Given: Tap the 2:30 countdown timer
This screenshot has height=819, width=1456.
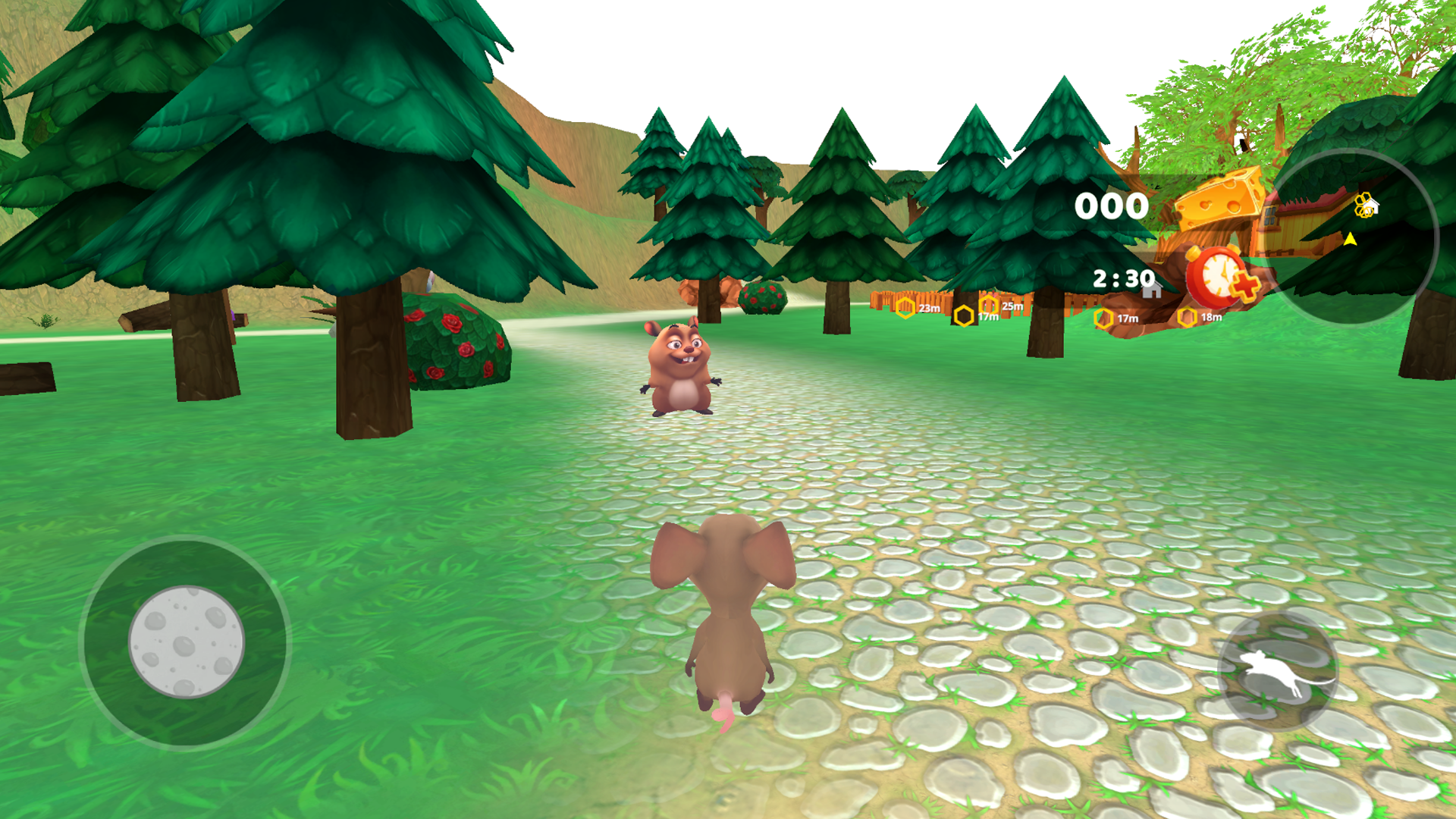Looking at the screenshot, I should (x=1123, y=277).
